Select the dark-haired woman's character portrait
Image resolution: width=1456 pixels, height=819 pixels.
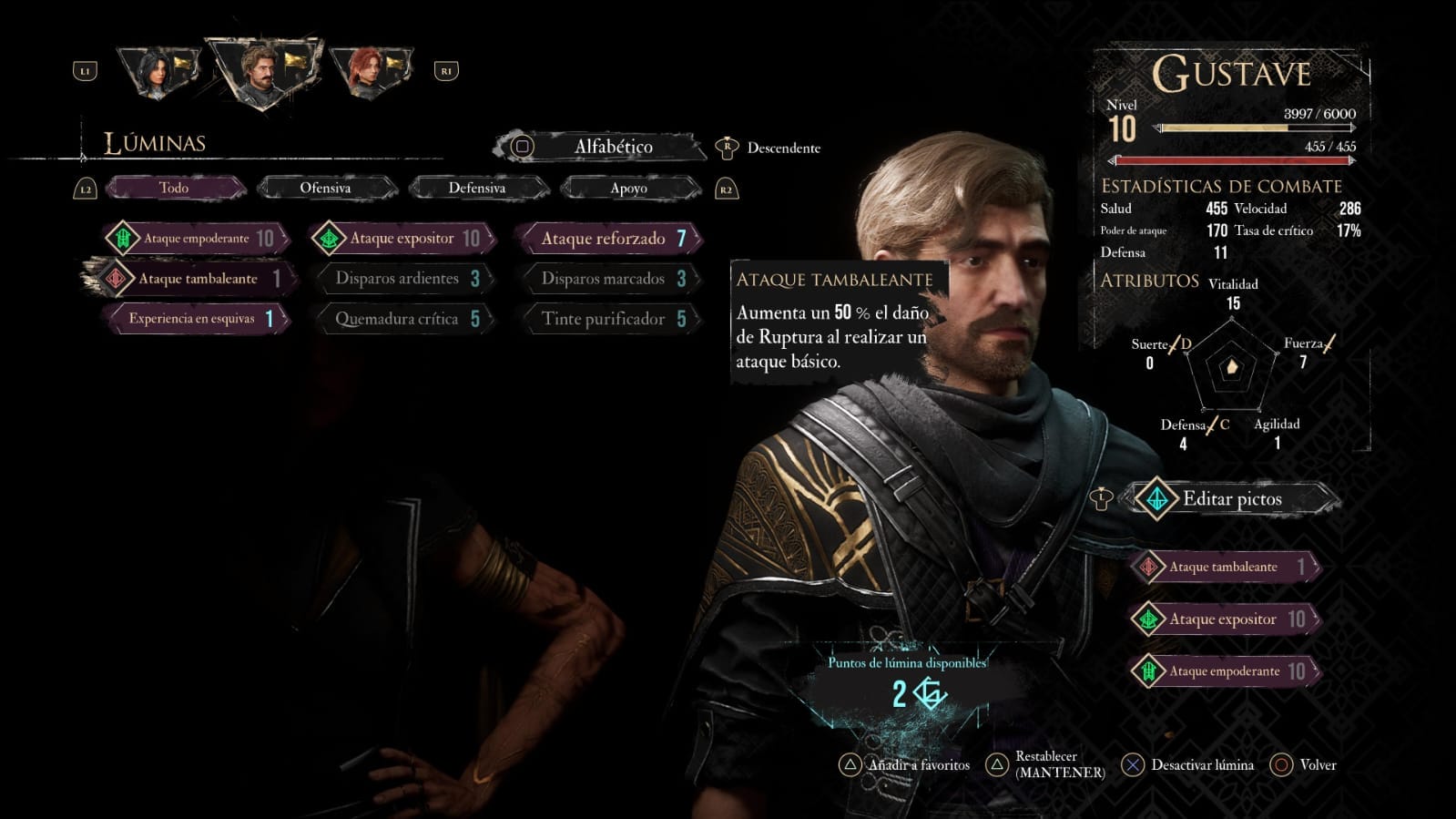[158, 72]
